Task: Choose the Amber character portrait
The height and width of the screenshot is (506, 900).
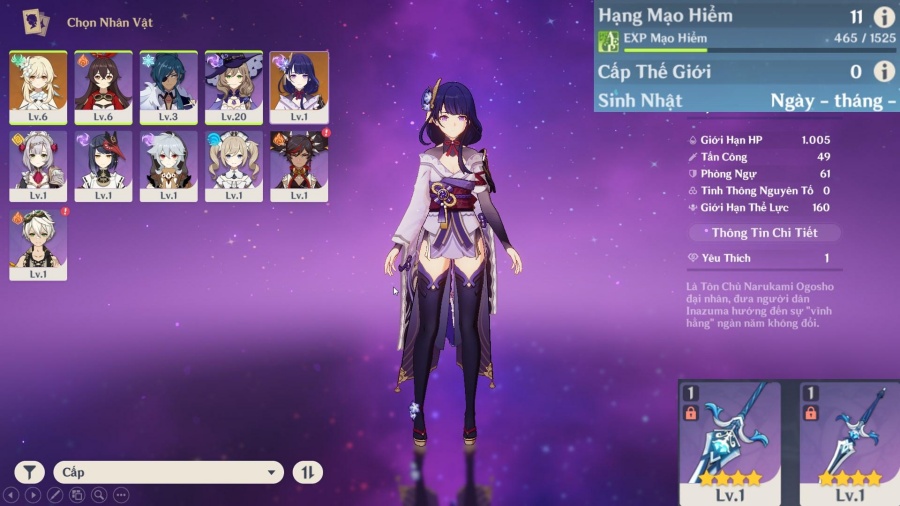Action: pyautogui.click(x=103, y=86)
